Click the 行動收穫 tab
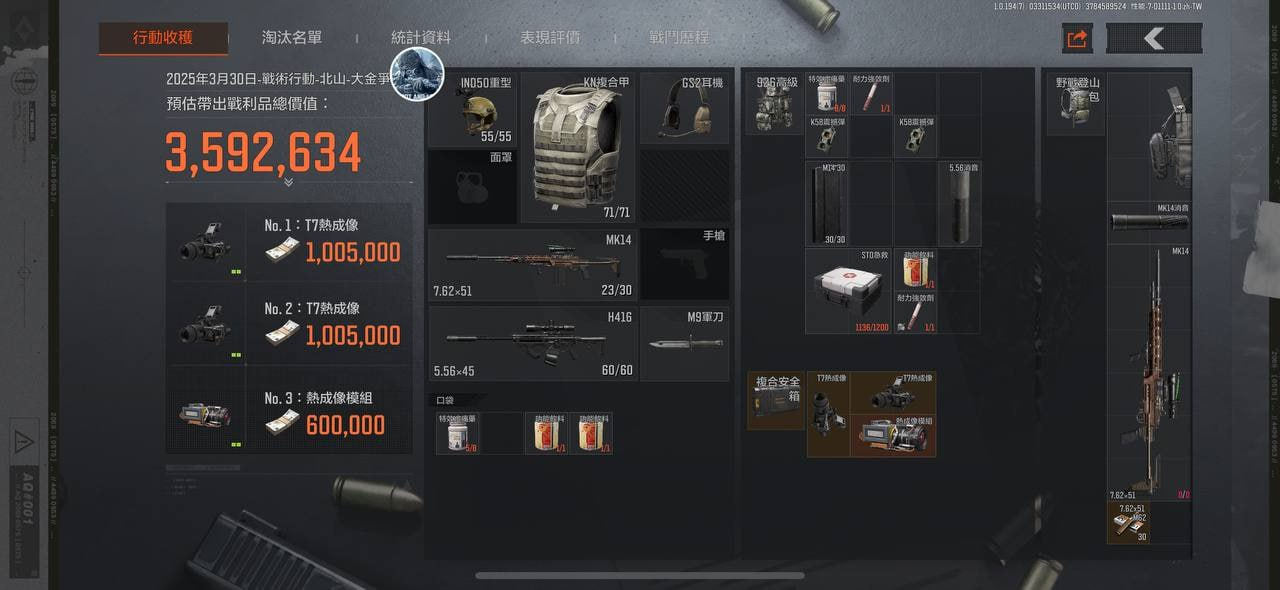Screen dimensions: 1280x590 (163, 38)
